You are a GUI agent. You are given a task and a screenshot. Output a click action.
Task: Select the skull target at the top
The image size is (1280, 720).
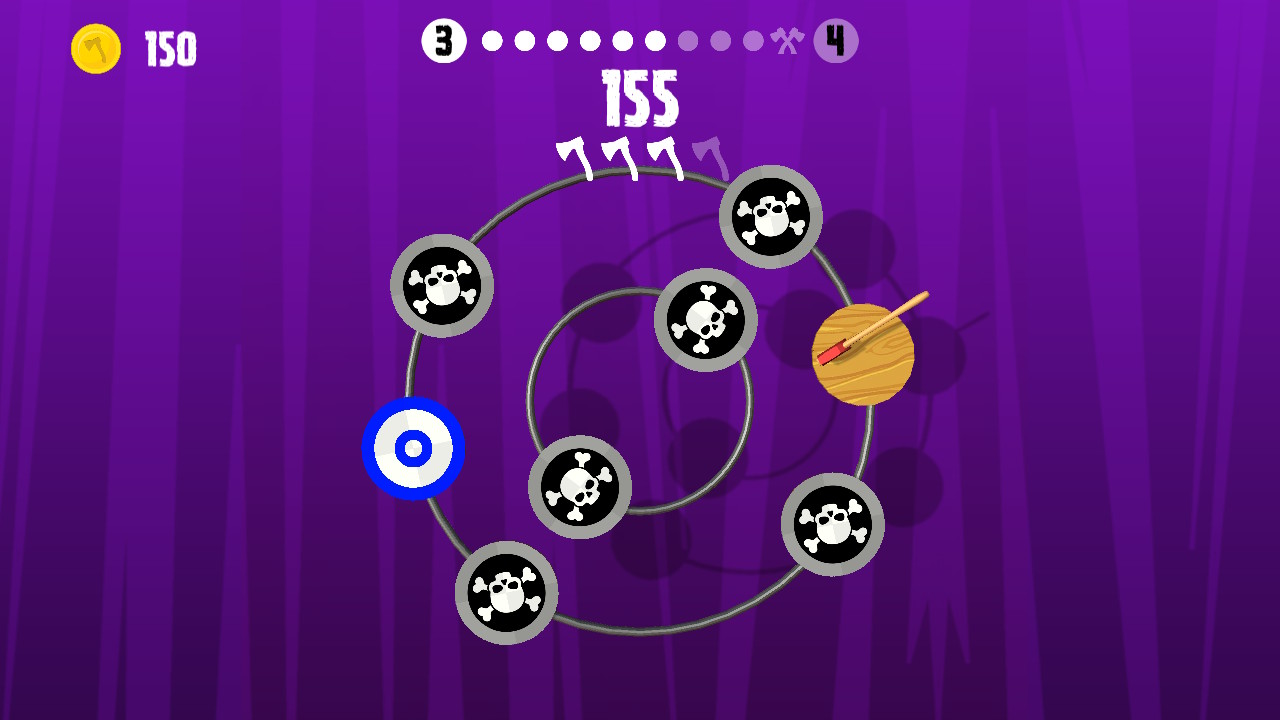tap(769, 216)
